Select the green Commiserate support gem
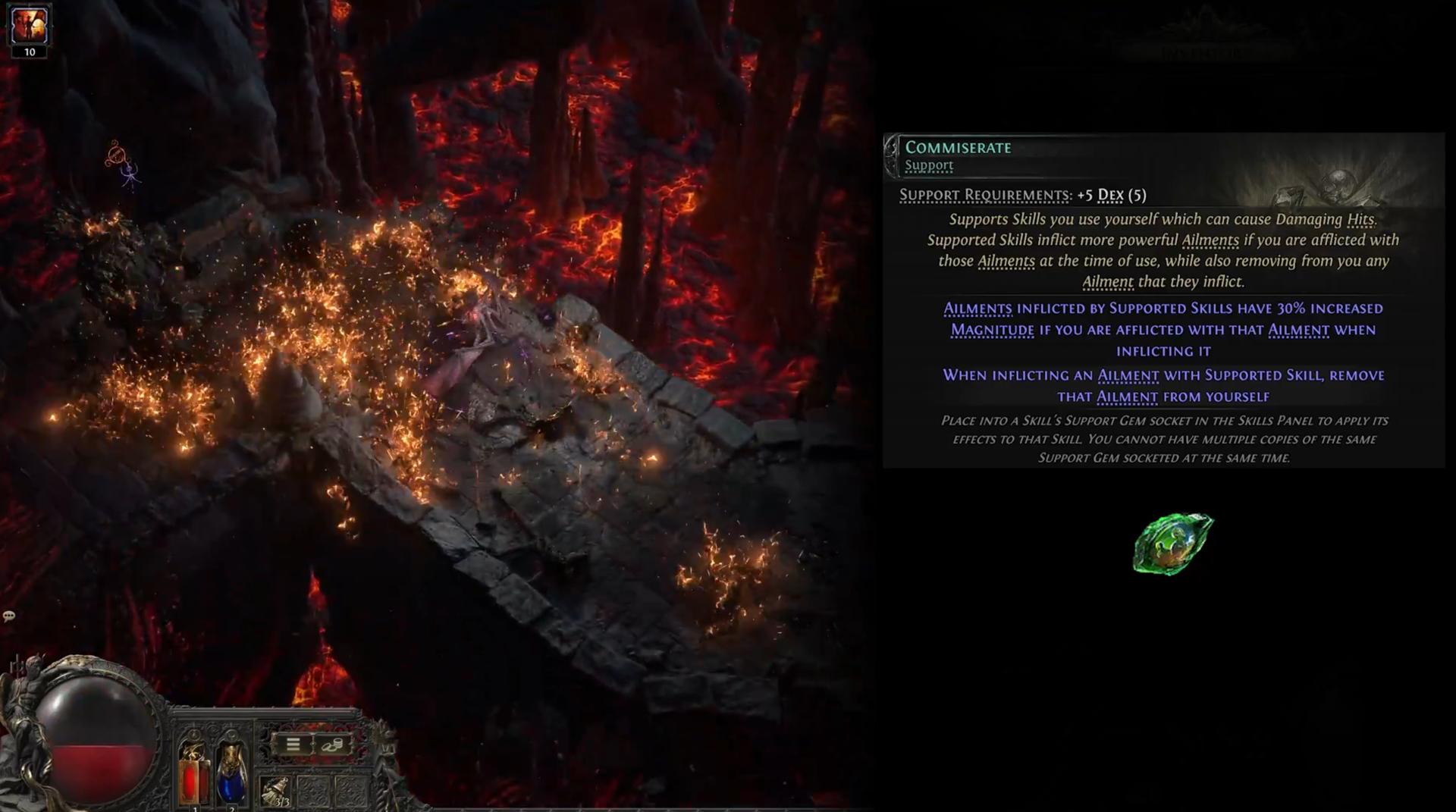This screenshot has width=1456, height=812. pos(1172,544)
